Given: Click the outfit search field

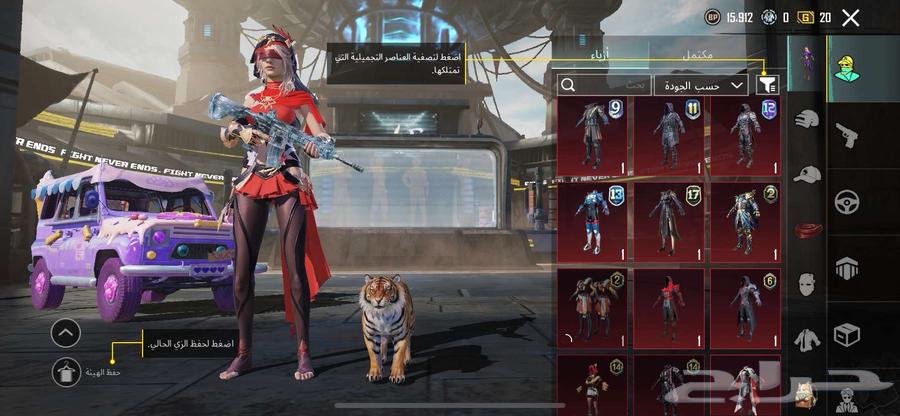Looking at the screenshot, I should tap(605, 86).
